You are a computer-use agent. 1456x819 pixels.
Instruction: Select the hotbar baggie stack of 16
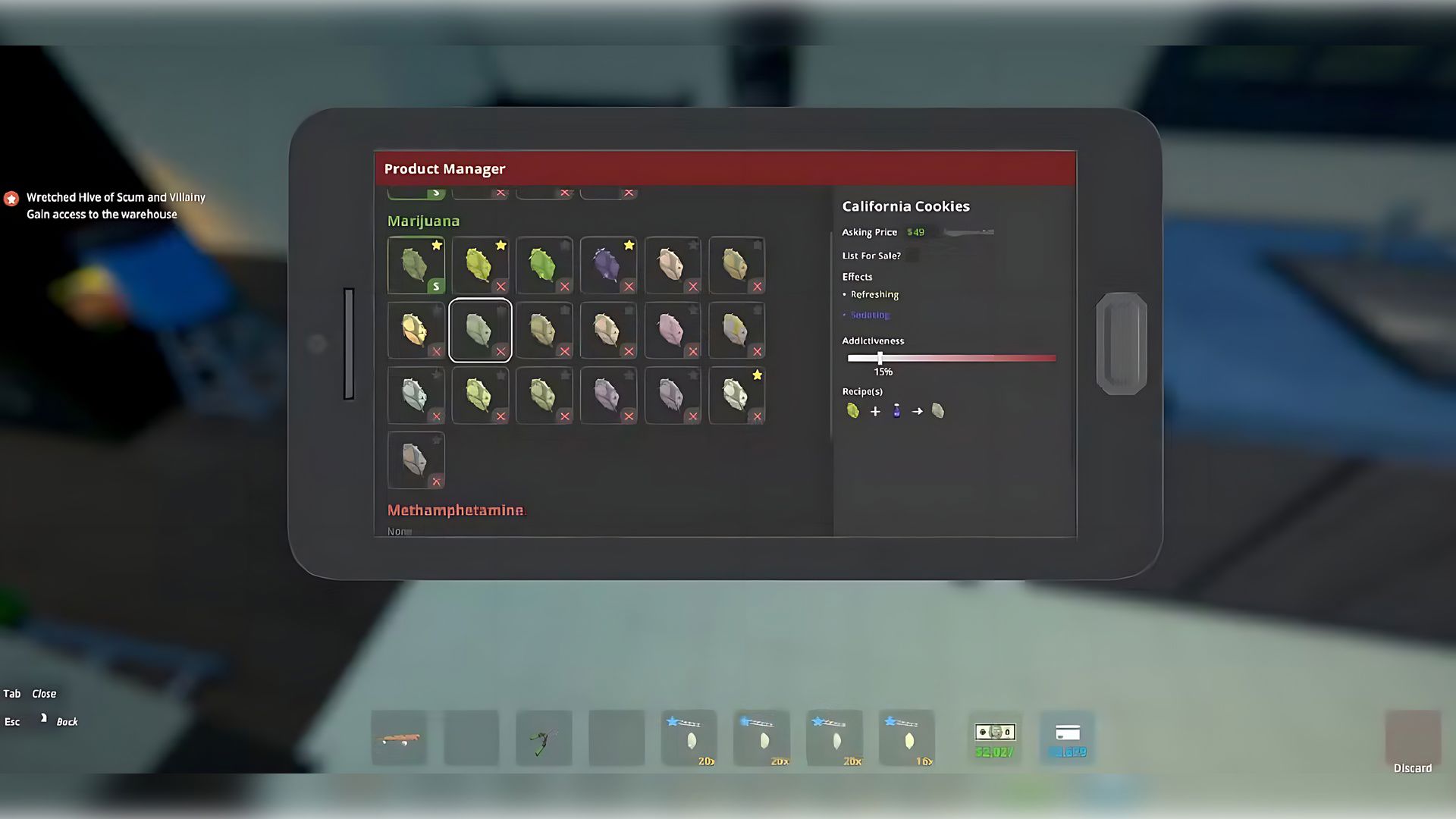(907, 738)
